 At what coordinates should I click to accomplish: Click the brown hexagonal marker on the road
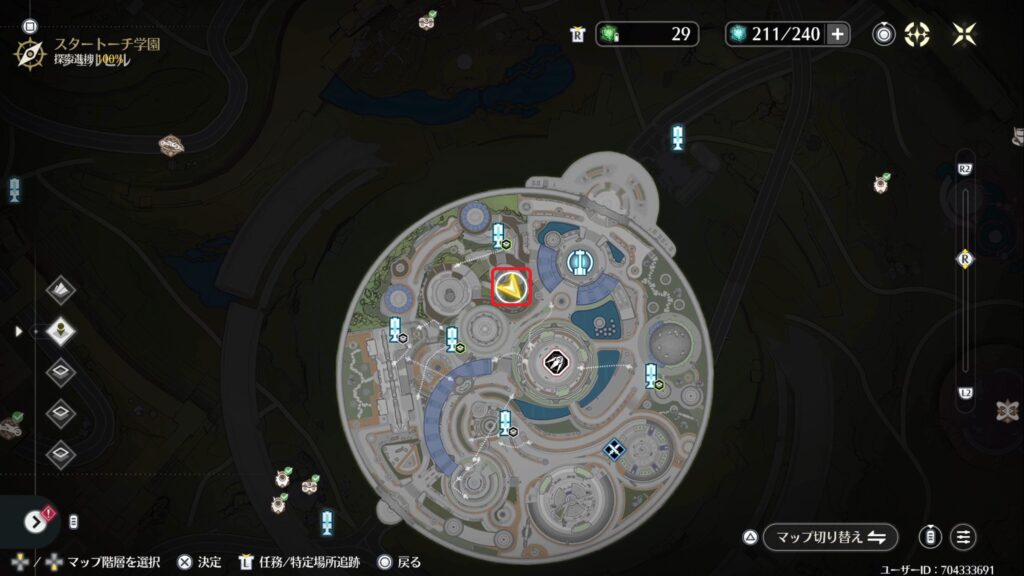tap(171, 145)
